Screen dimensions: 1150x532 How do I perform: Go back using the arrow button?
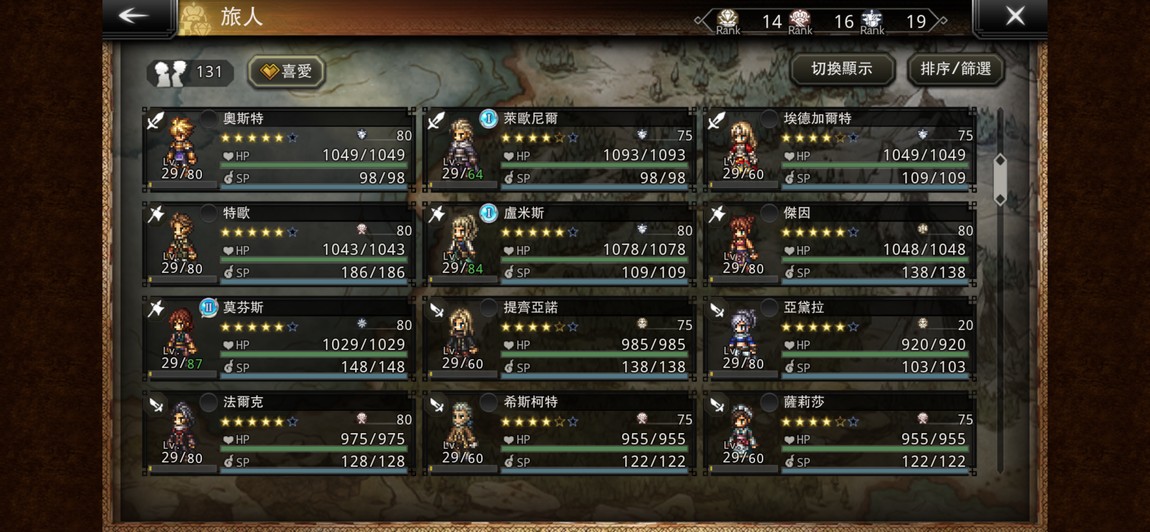134,16
